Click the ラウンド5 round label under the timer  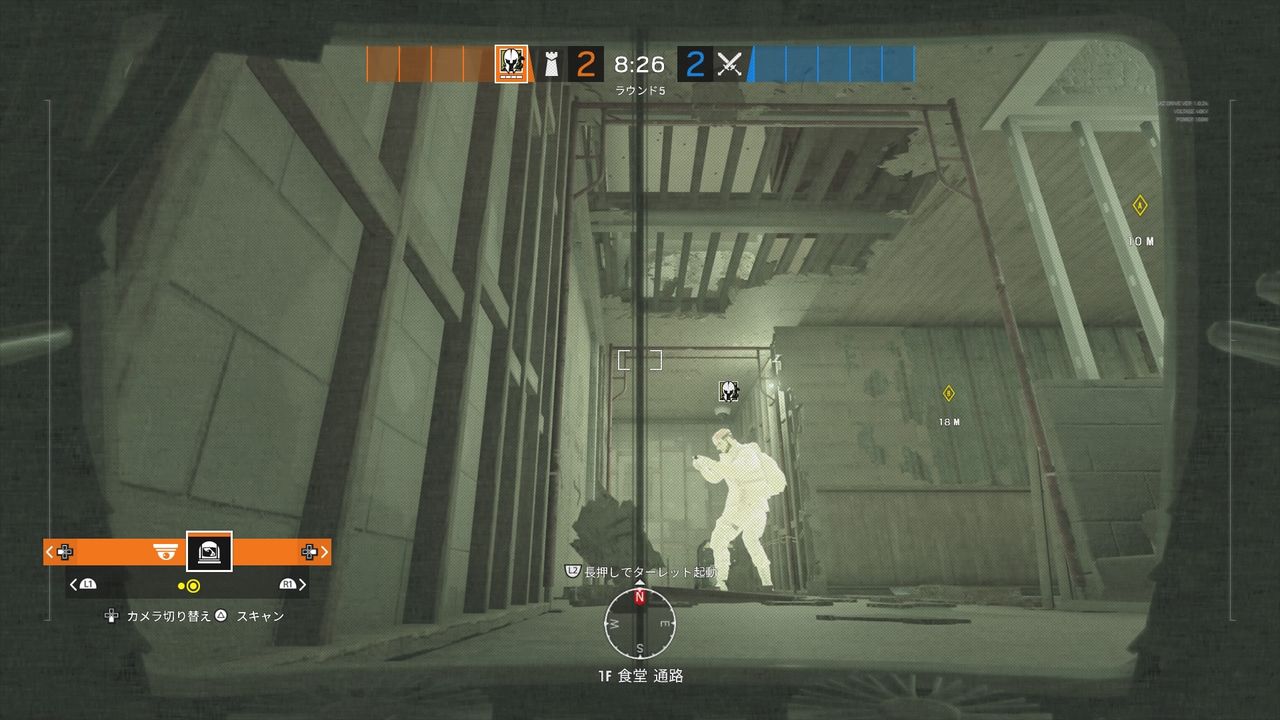click(642, 89)
